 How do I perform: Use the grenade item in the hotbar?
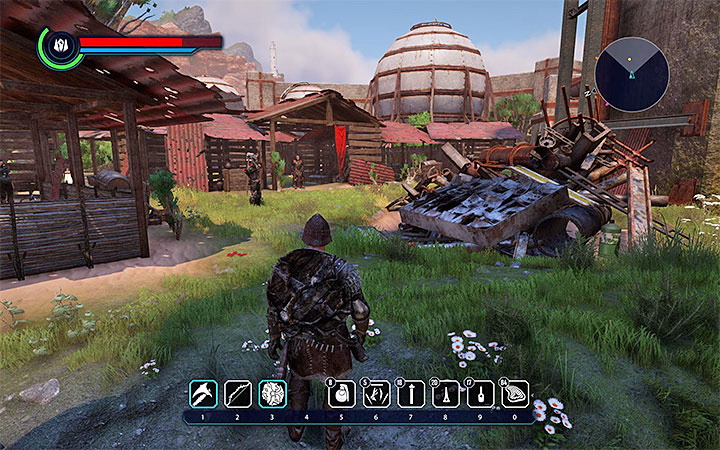pyautogui.click(x=342, y=394)
